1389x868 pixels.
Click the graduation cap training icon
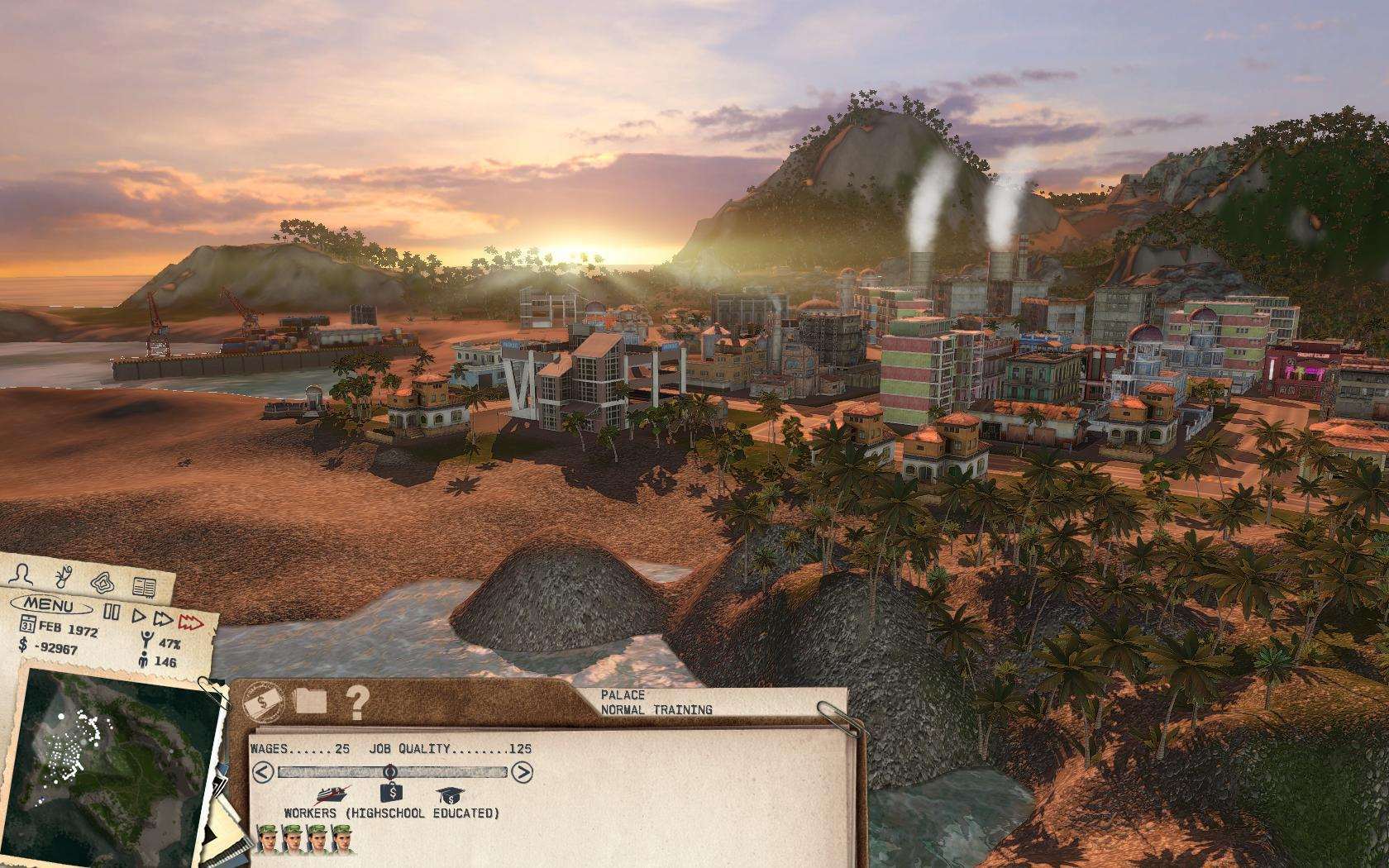click(x=451, y=795)
